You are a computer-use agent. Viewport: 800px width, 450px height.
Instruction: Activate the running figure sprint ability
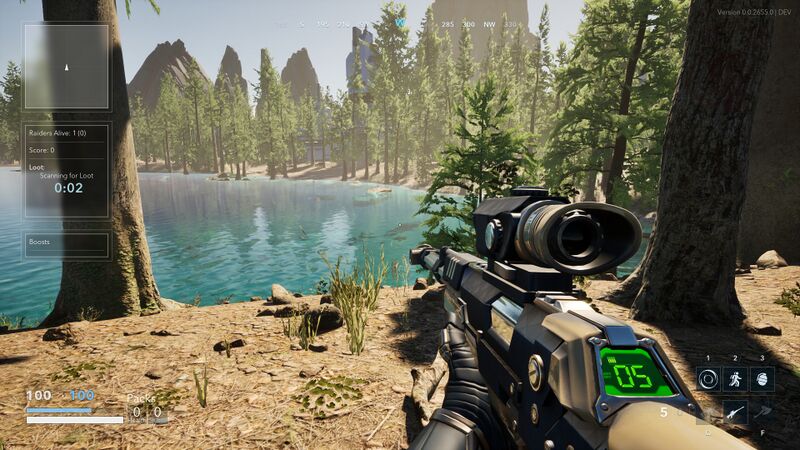tap(735, 379)
